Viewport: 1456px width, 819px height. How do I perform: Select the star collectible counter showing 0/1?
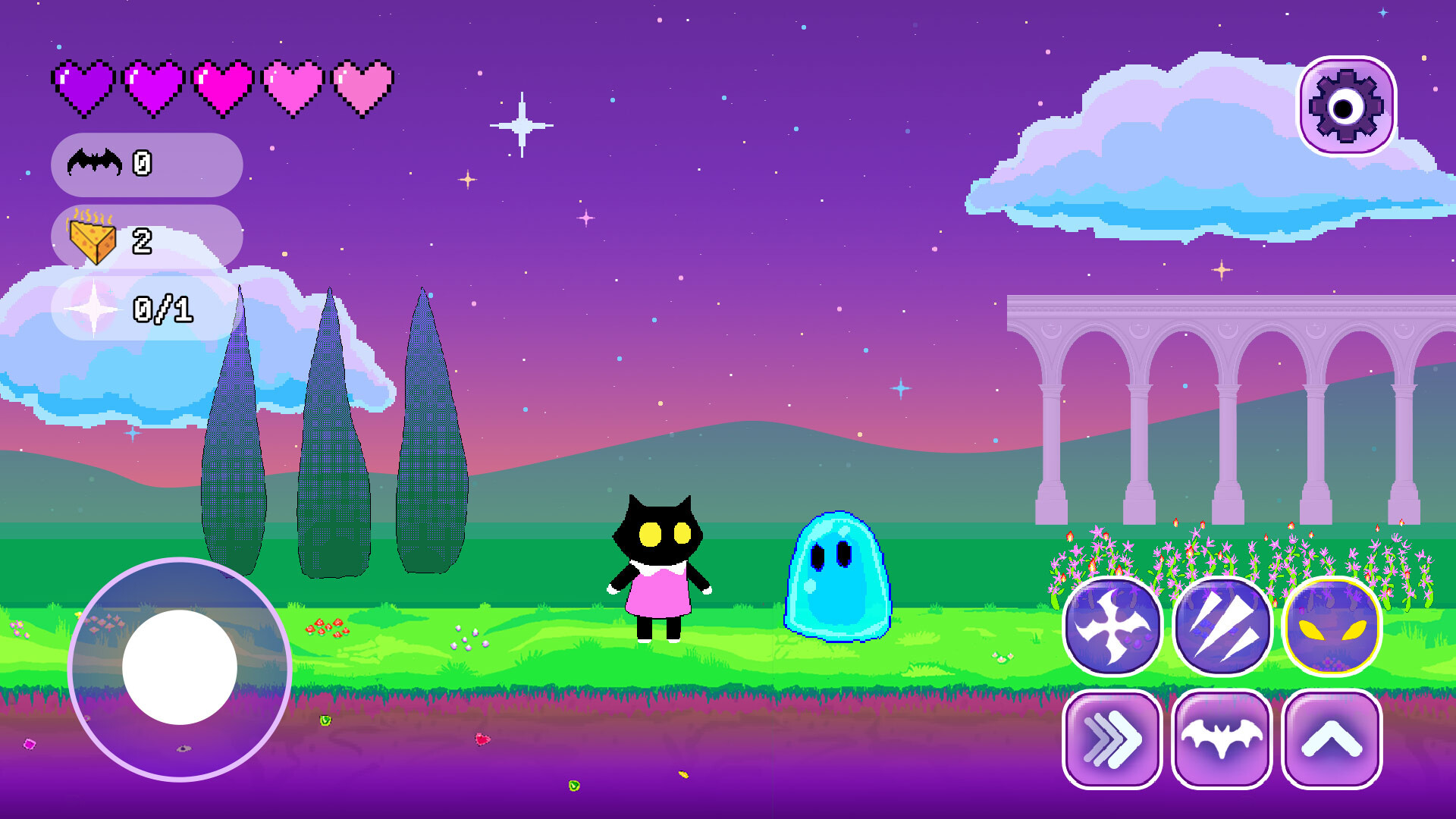144,309
